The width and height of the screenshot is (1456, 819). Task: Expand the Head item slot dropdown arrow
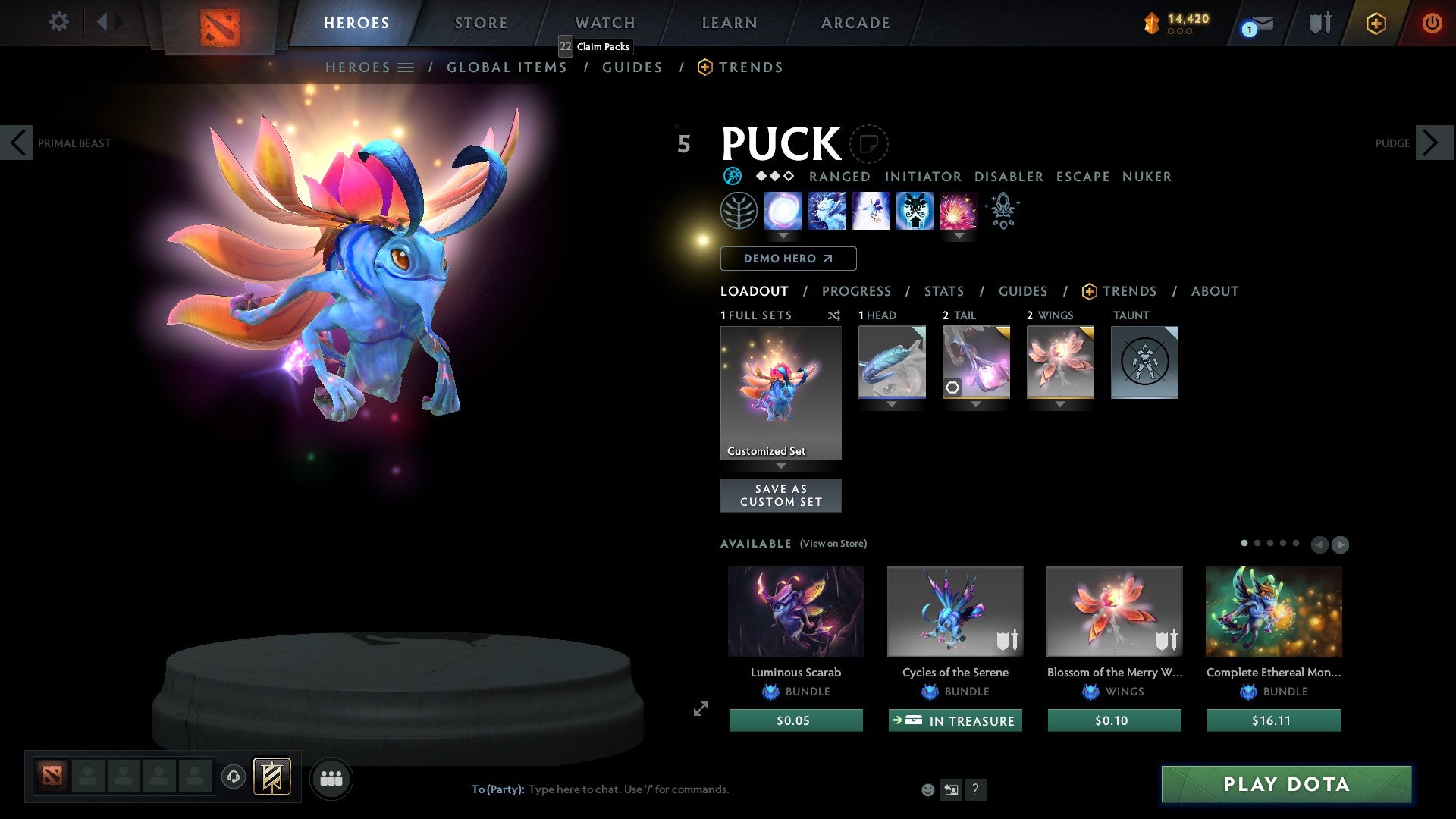coord(892,404)
